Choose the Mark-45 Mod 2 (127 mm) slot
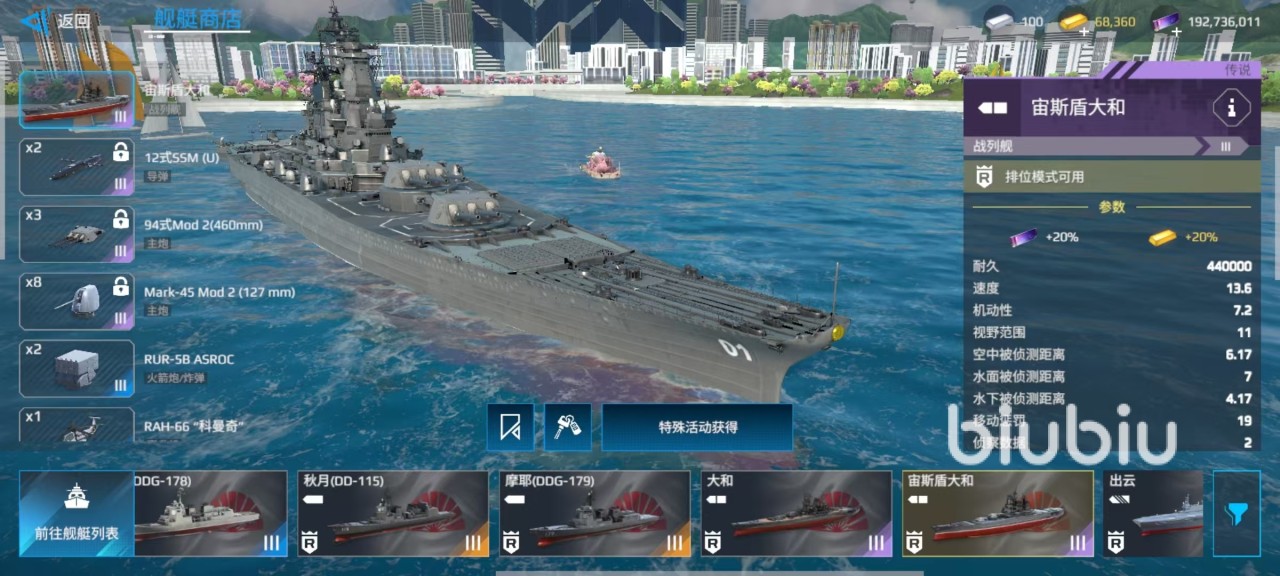This screenshot has height=576, width=1280. coord(77,301)
